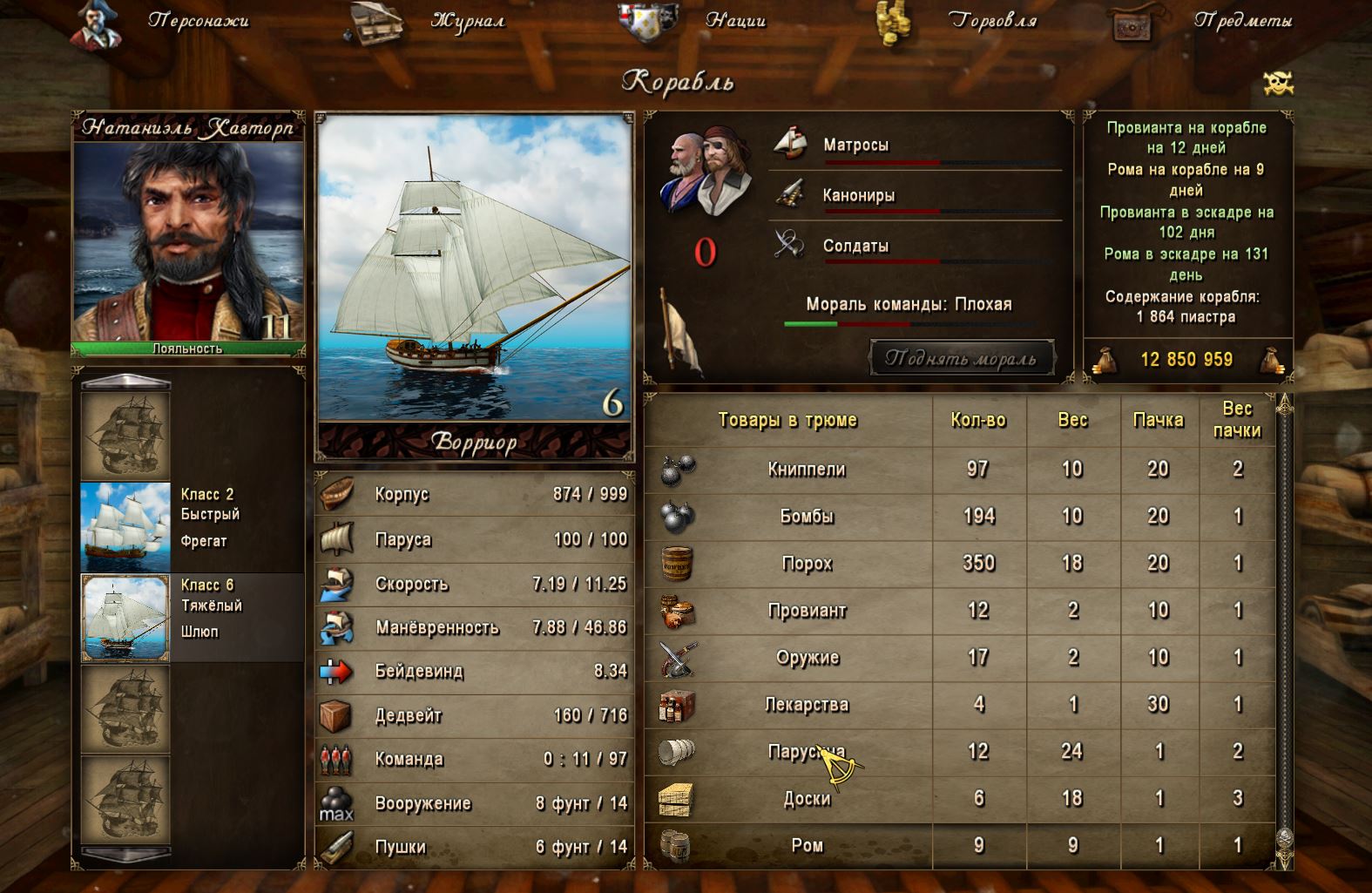The image size is (1372, 893).
Task: Click the Поднять мораль button
Action: tap(962, 358)
